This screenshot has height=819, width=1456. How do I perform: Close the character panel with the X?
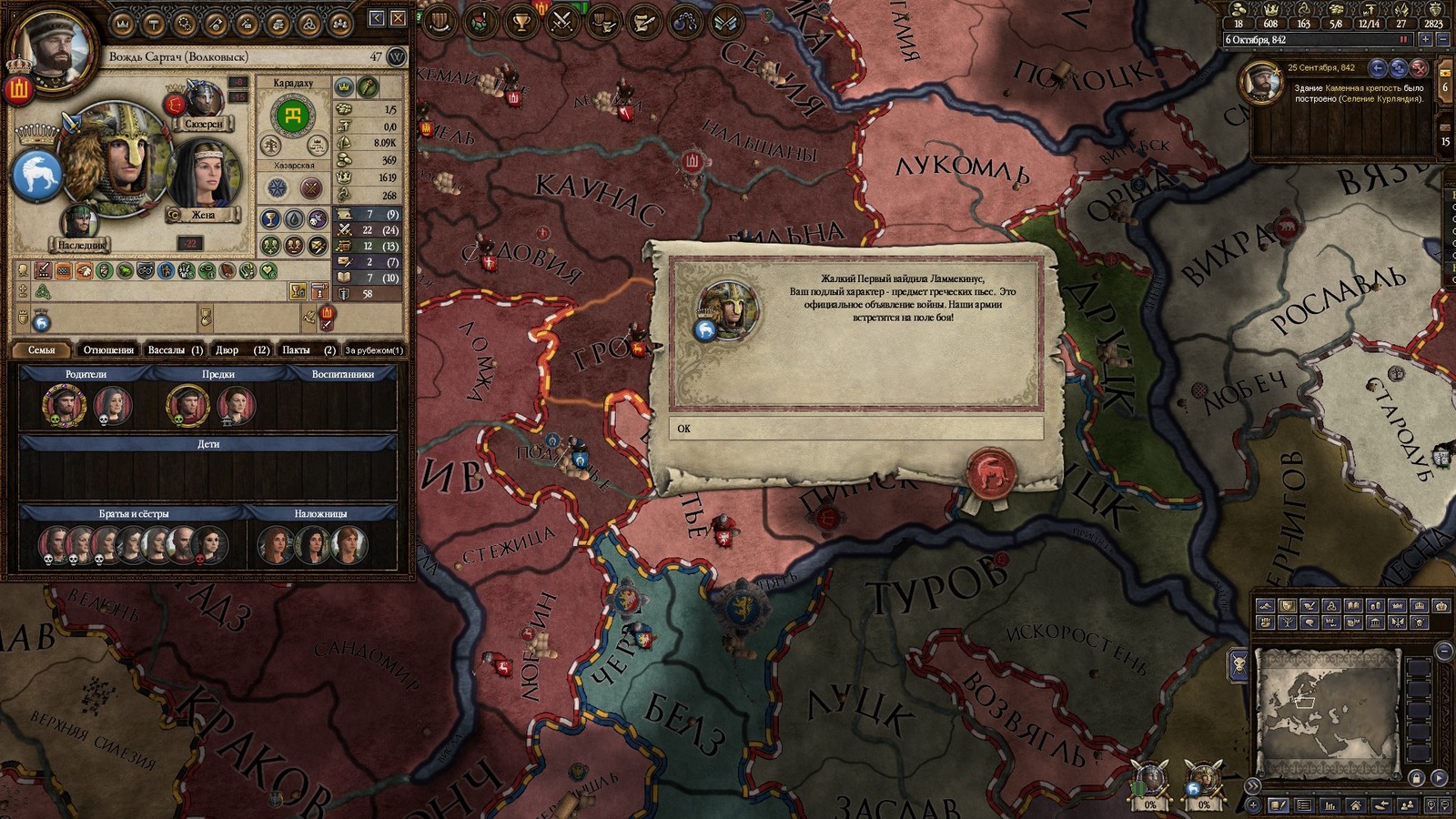(x=398, y=18)
